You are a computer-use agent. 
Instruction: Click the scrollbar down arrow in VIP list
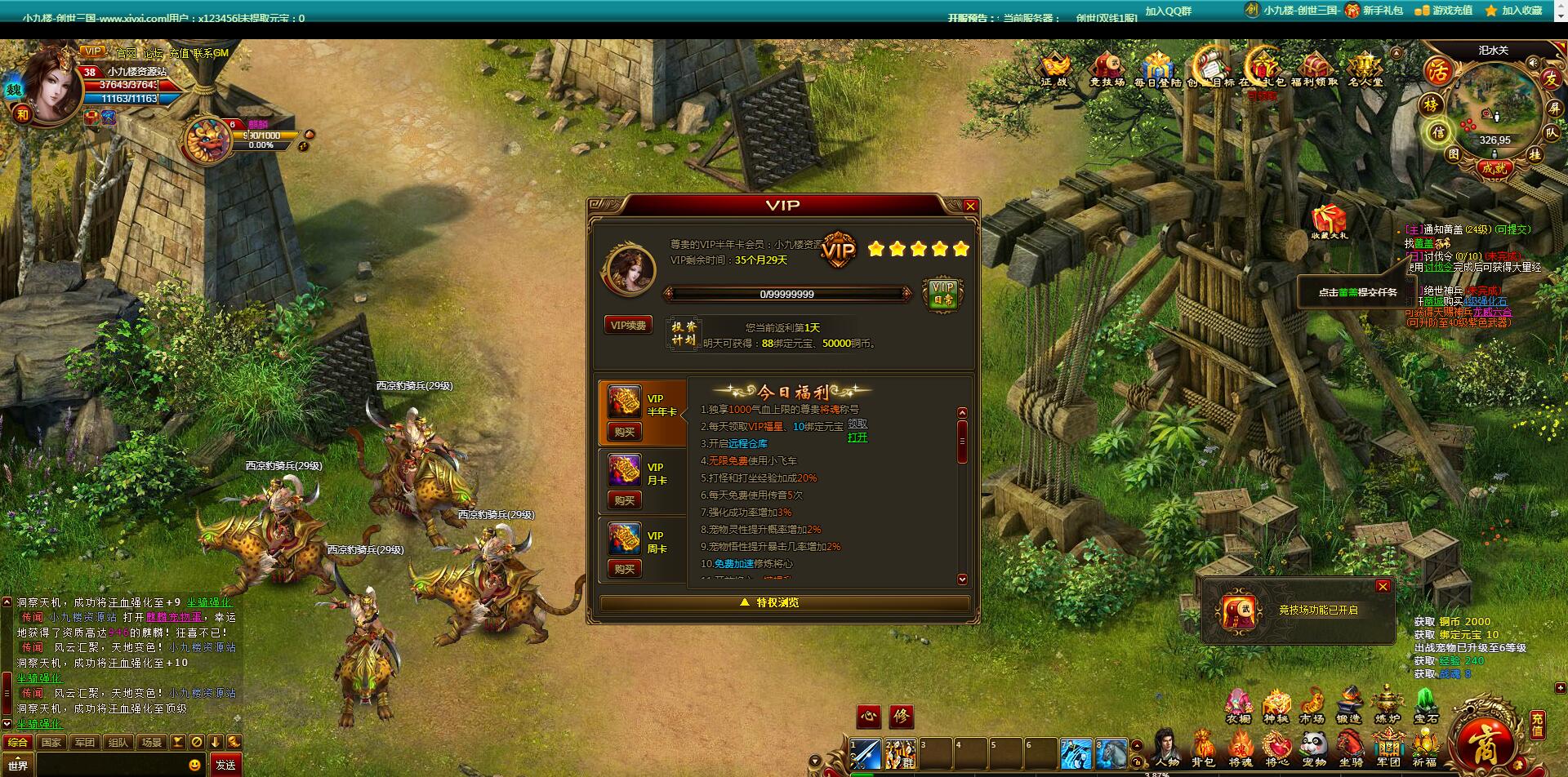[x=963, y=577]
